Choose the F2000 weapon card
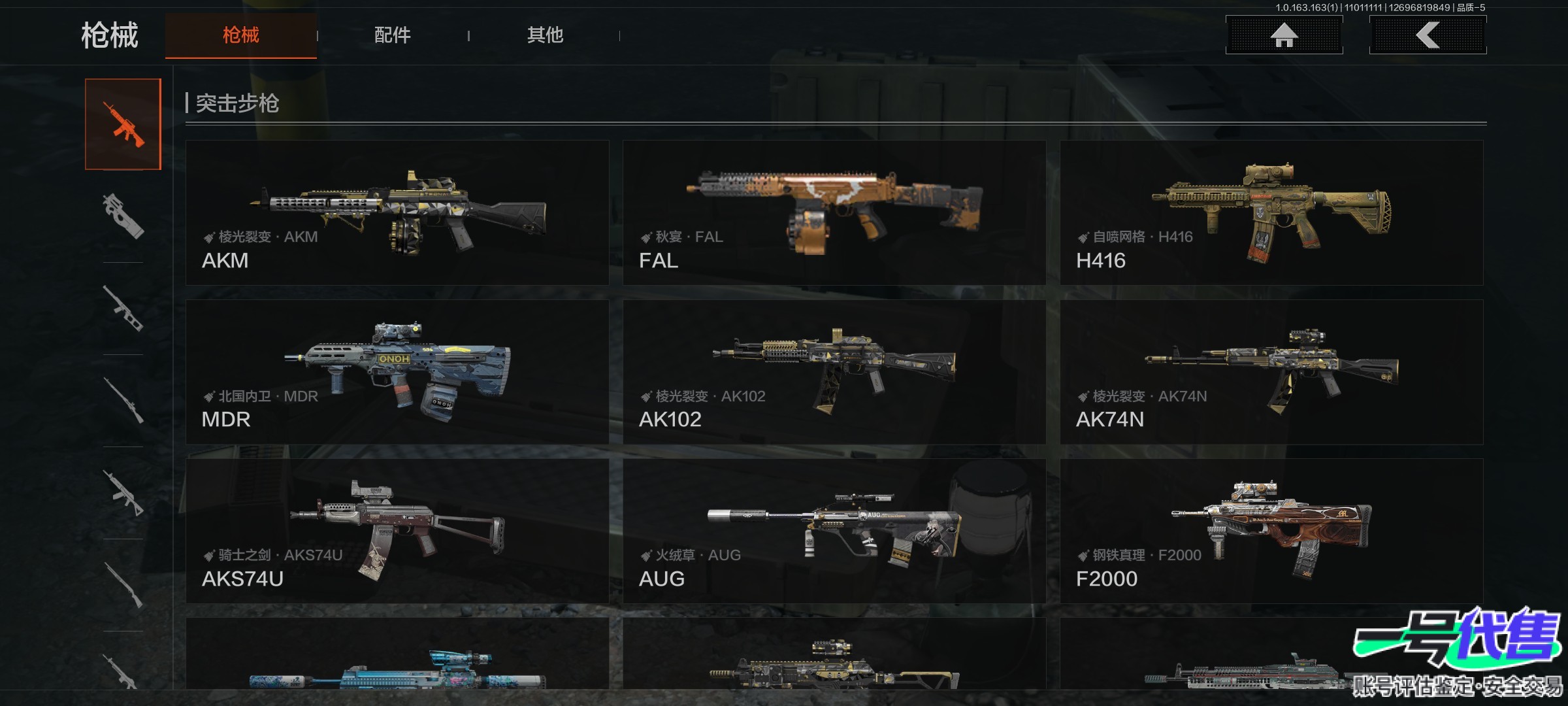 point(1271,531)
